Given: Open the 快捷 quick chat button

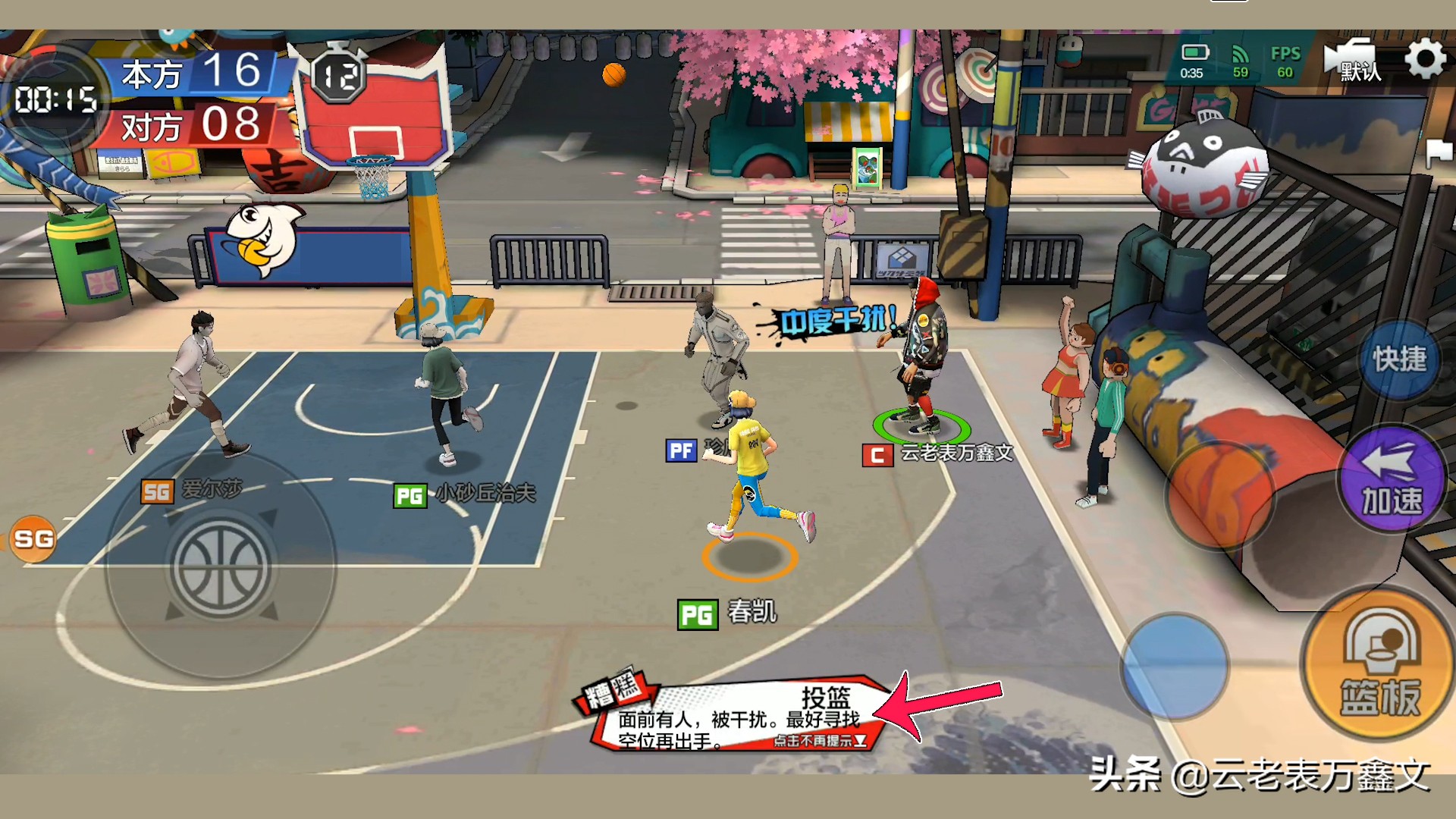Looking at the screenshot, I should pos(1399,359).
